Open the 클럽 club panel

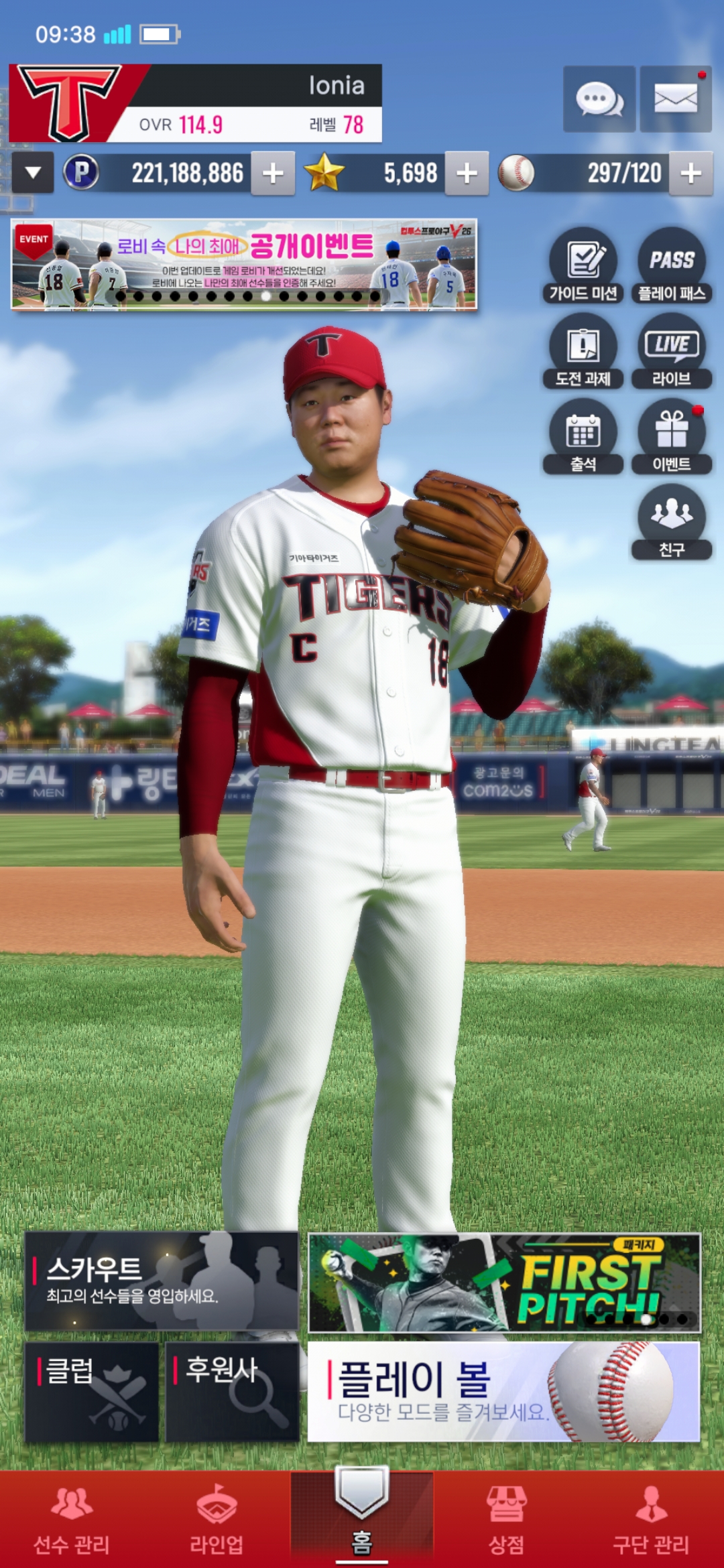click(x=92, y=1391)
